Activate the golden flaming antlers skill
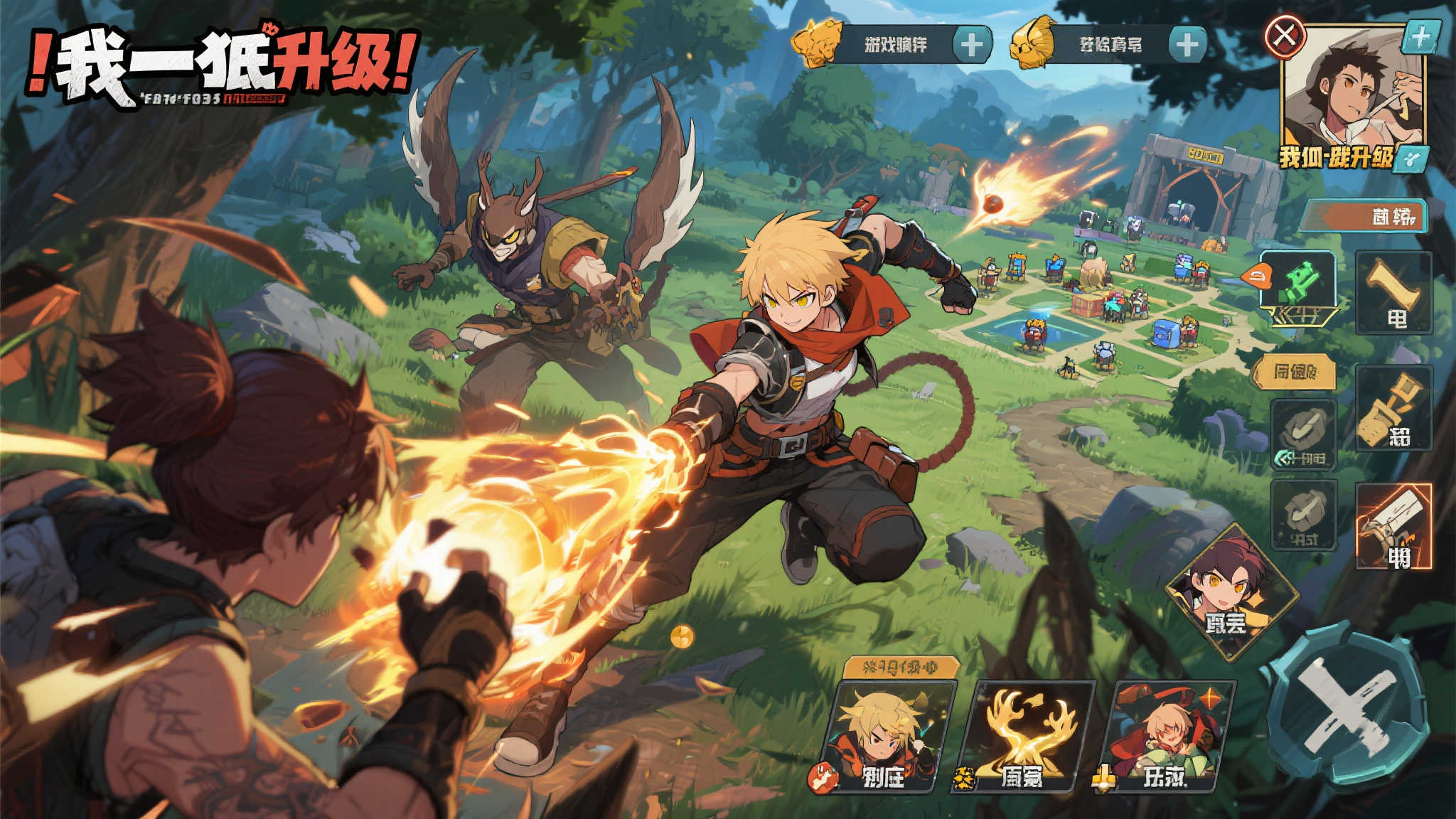This screenshot has width=1456, height=819. (1025, 736)
